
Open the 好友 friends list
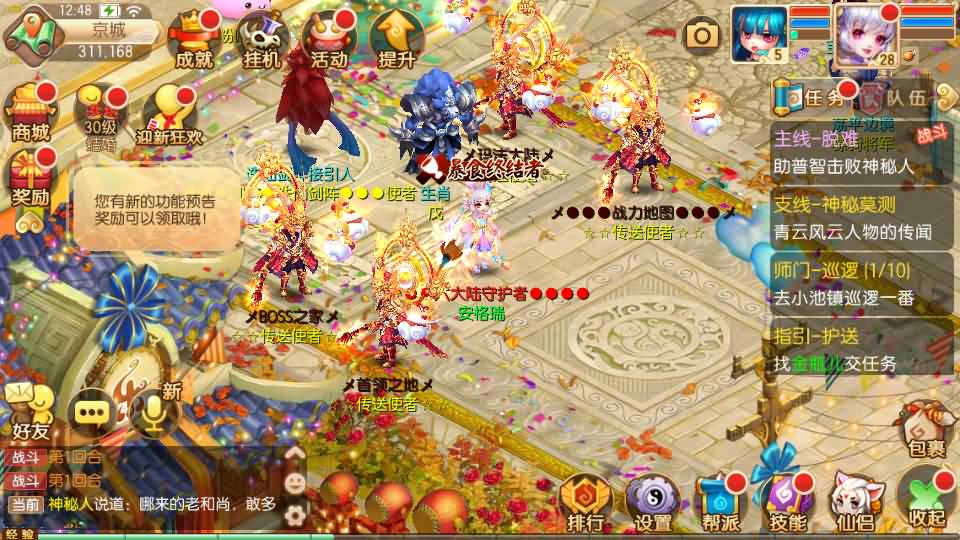(30, 412)
